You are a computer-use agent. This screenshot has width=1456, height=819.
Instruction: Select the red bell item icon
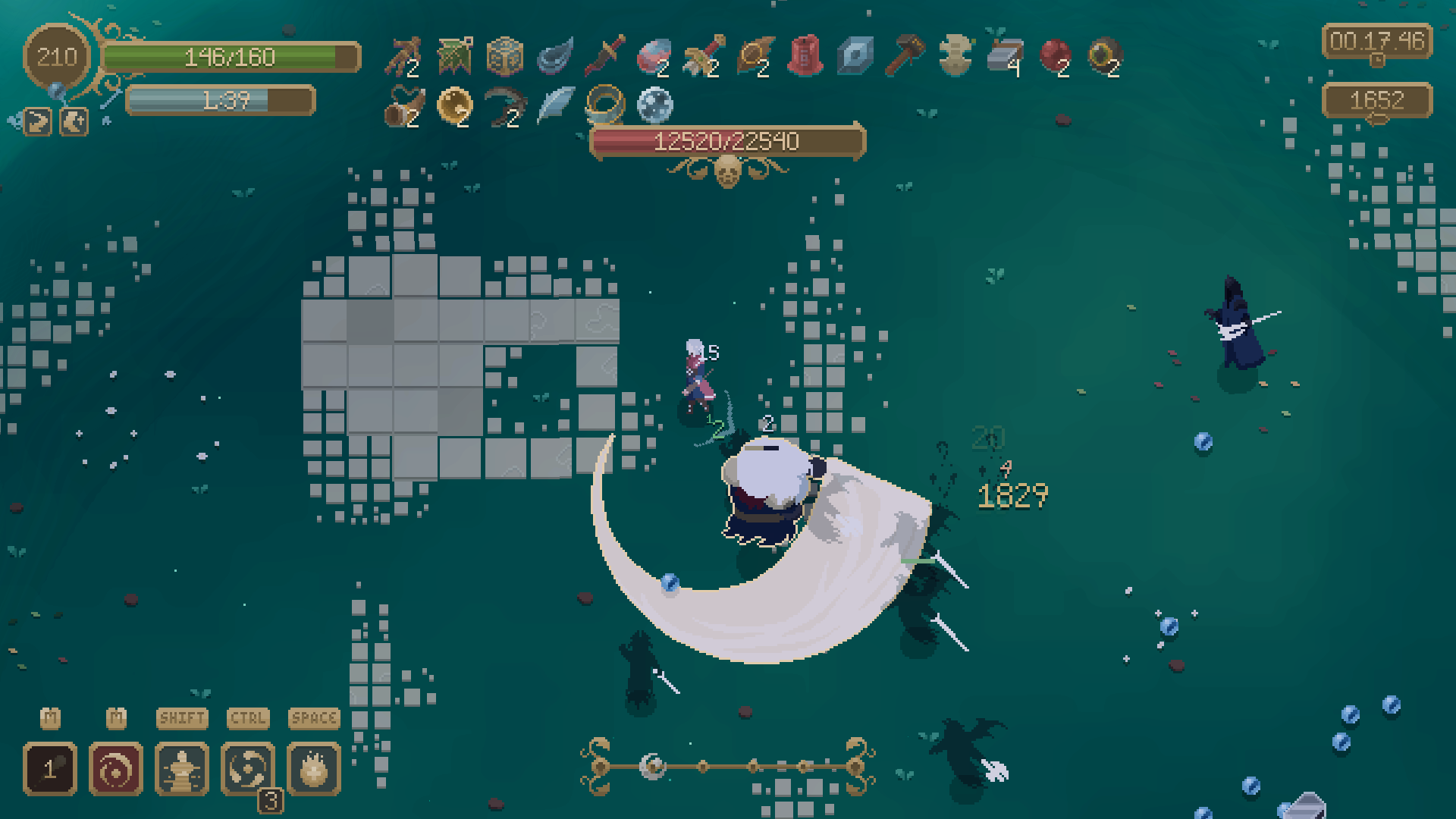click(805, 56)
